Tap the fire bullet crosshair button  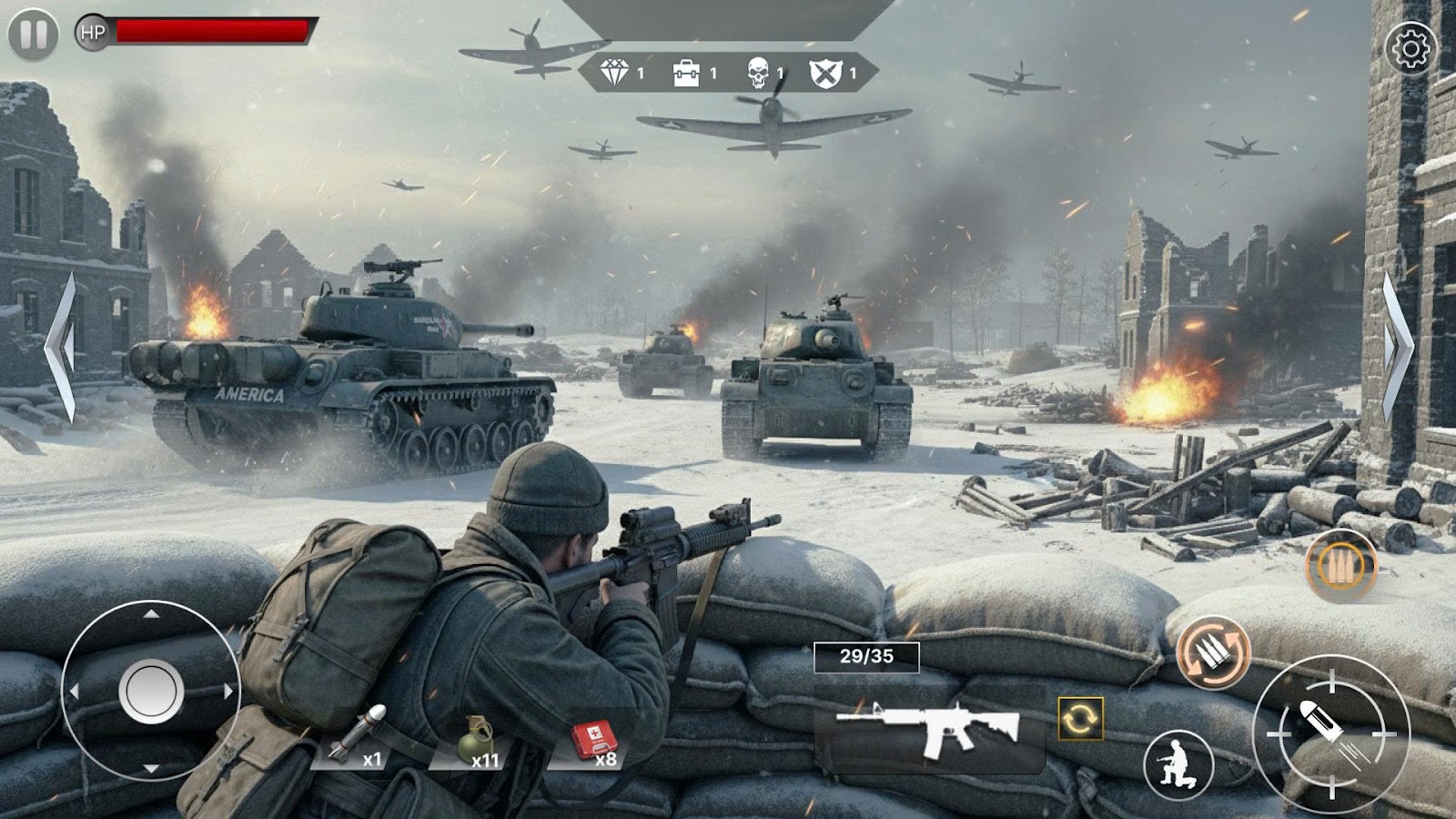click(x=1330, y=733)
